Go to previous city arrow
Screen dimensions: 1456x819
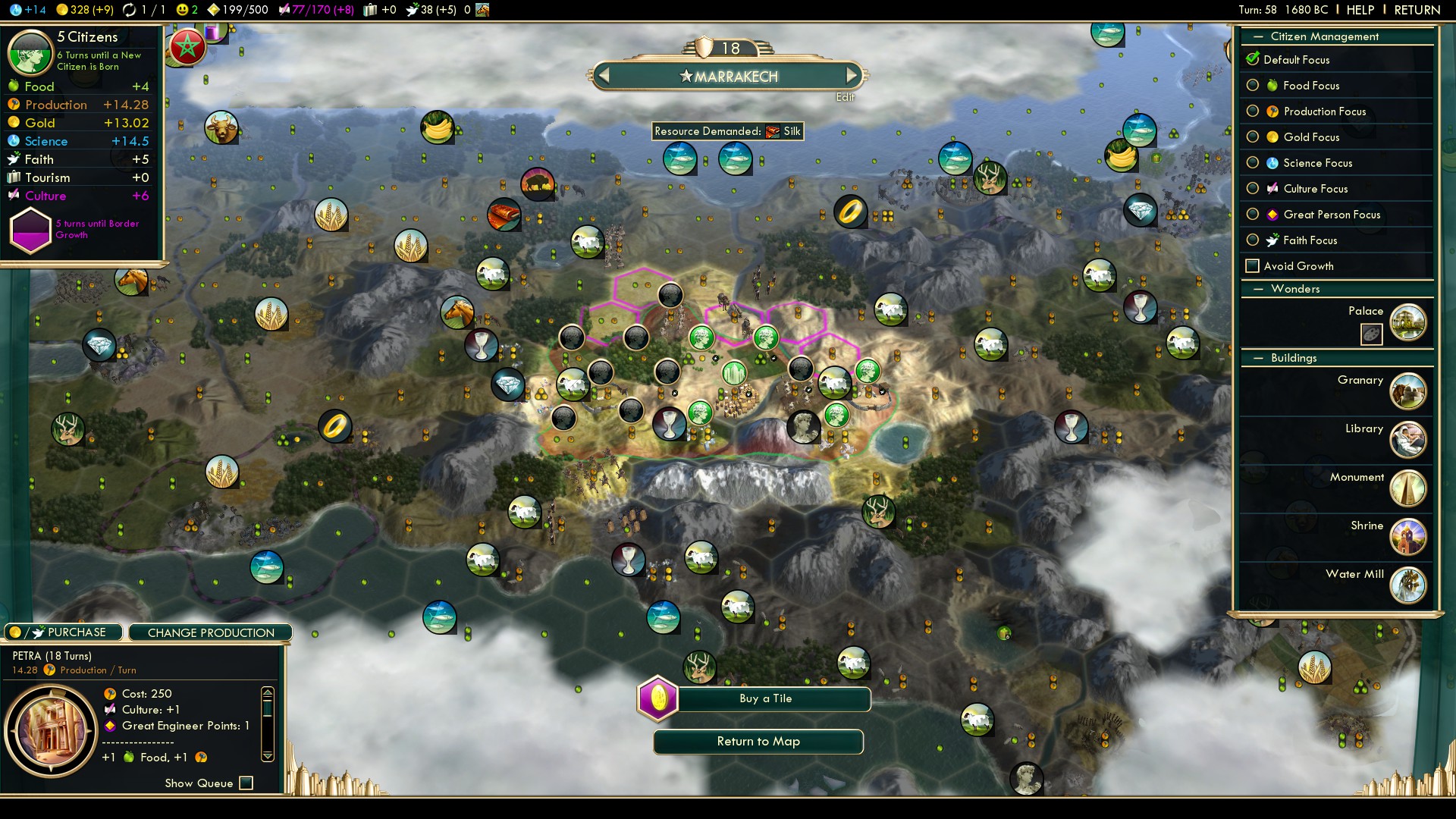pos(604,75)
